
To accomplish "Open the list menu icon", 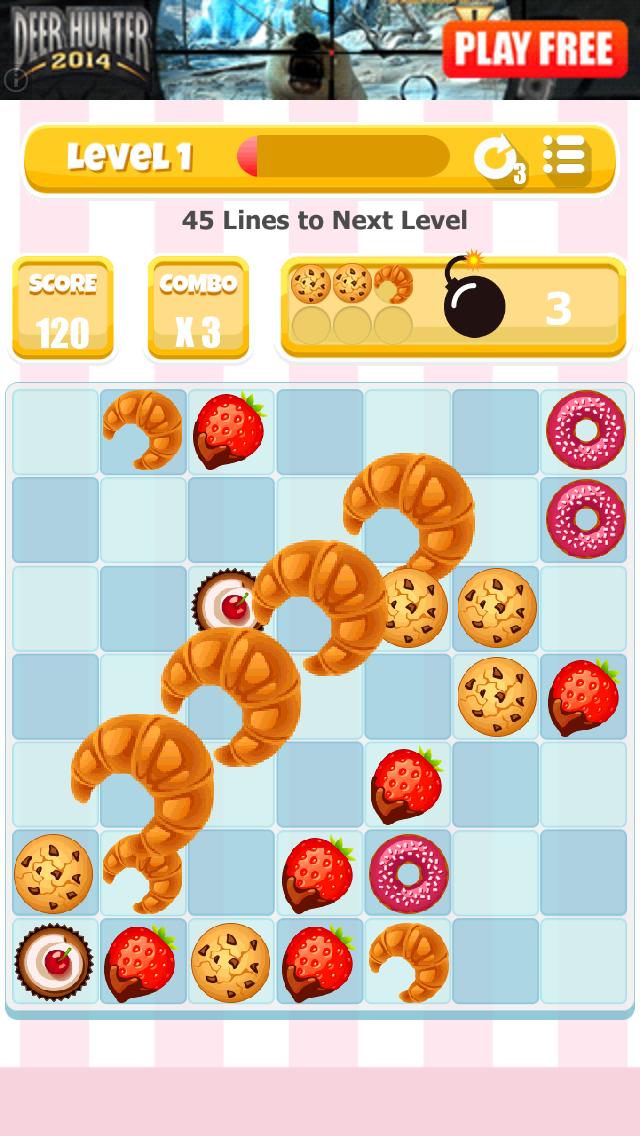I will 565,157.
